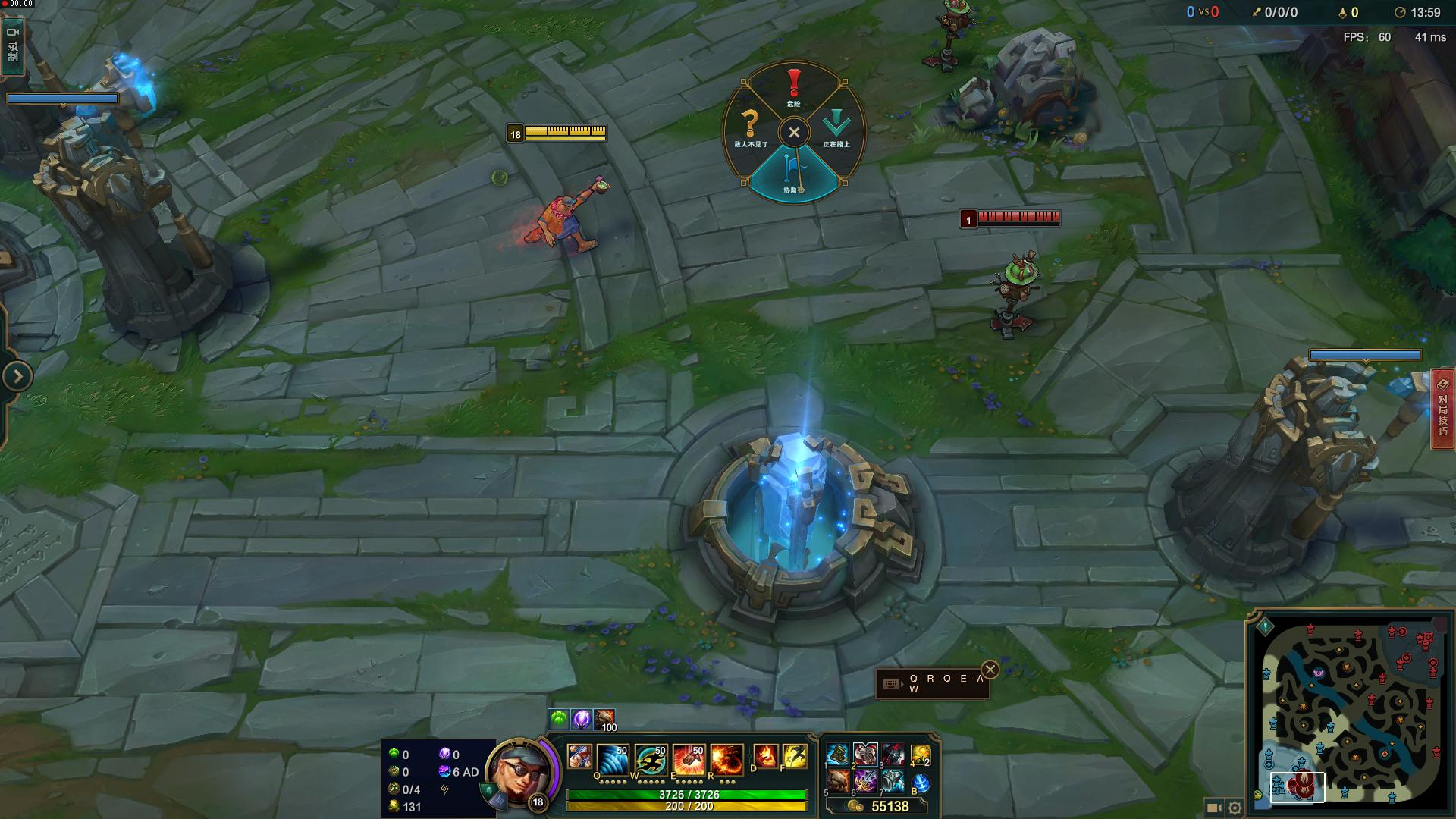Open the minimap gear settings
This screenshot has height=819, width=1456.
[1235, 808]
